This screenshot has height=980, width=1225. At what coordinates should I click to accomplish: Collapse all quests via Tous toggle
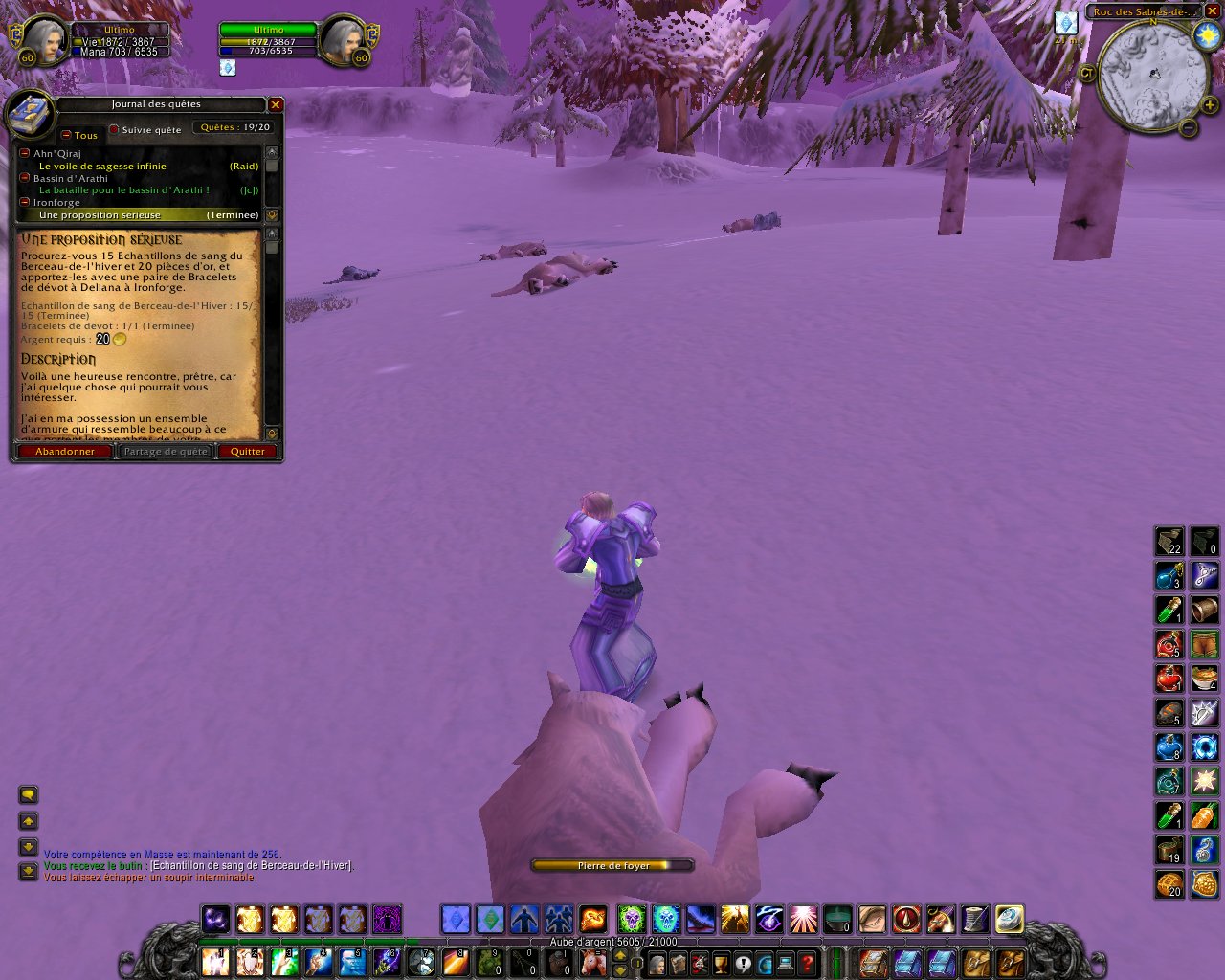point(67,135)
